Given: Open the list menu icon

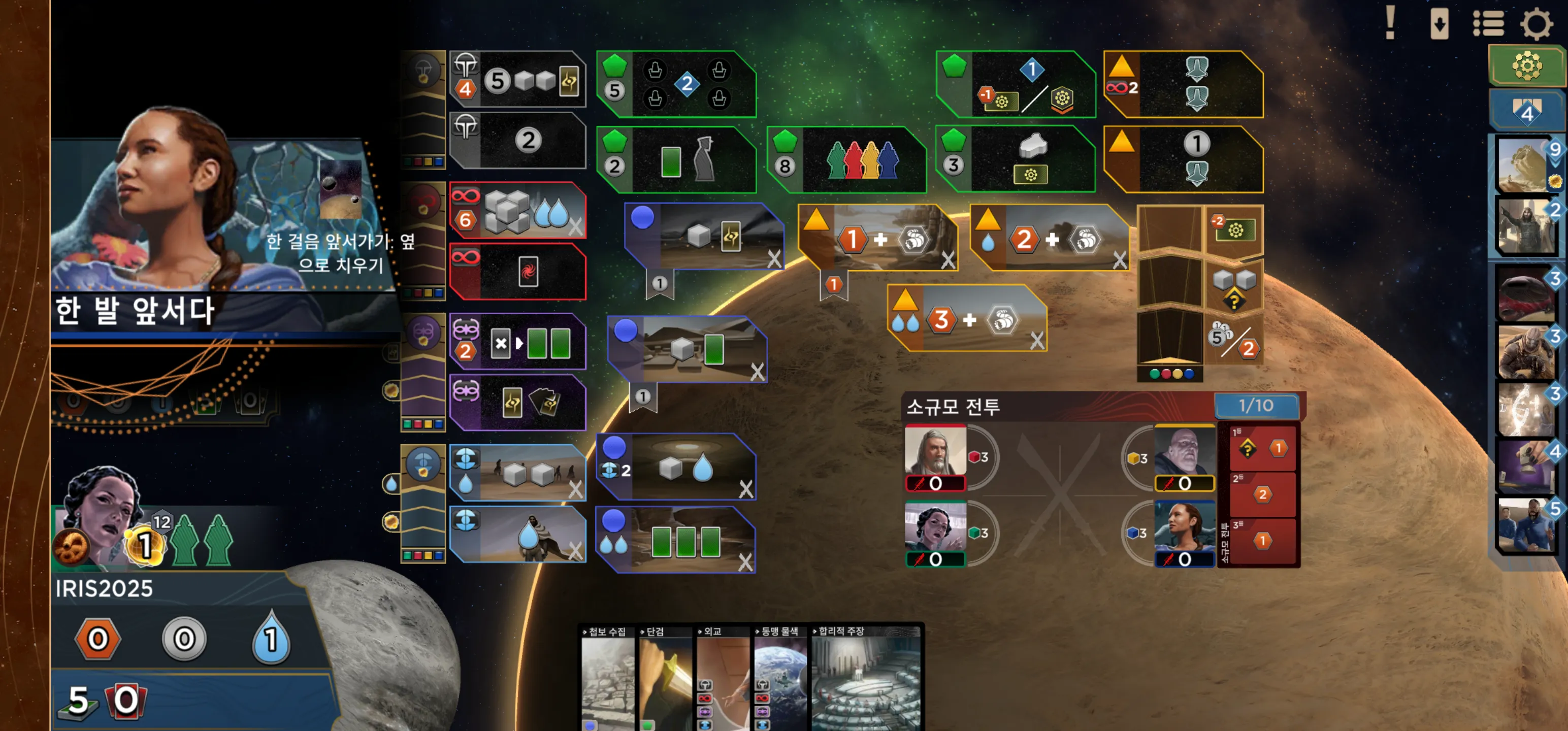Looking at the screenshot, I should point(1488,24).
